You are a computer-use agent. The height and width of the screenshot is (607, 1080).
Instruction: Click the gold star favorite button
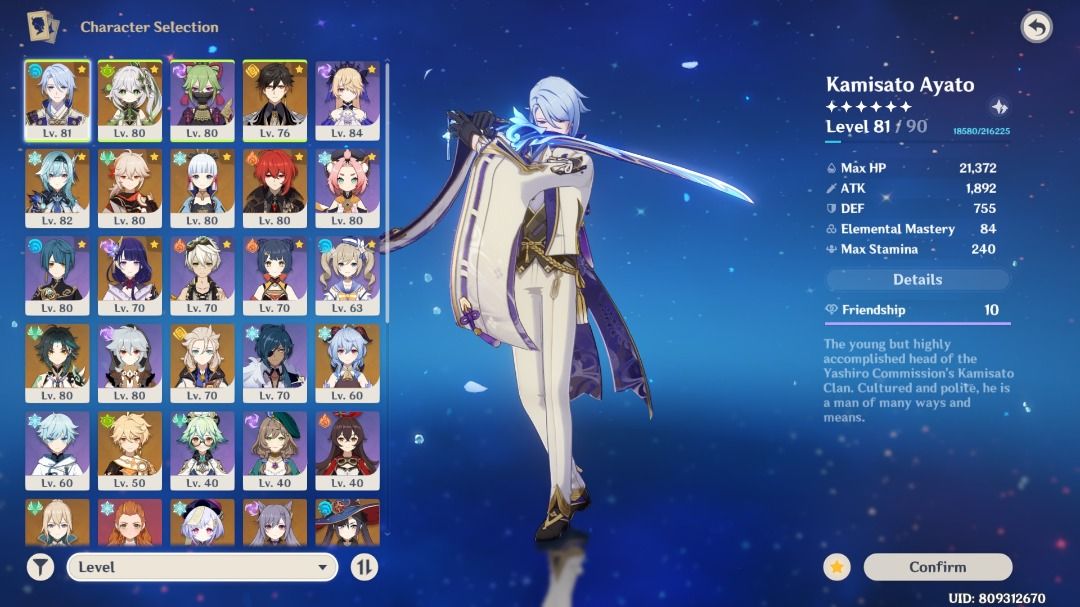(837, 567)
